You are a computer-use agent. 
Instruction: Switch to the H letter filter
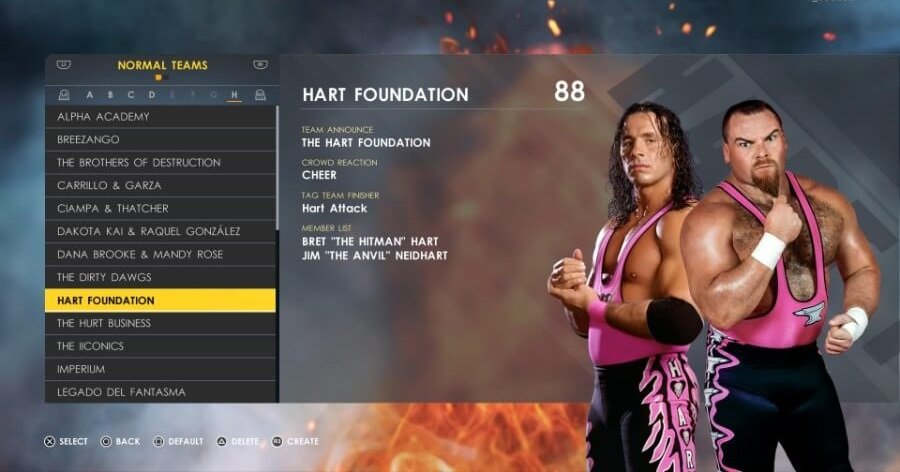(x=234, y=95)
